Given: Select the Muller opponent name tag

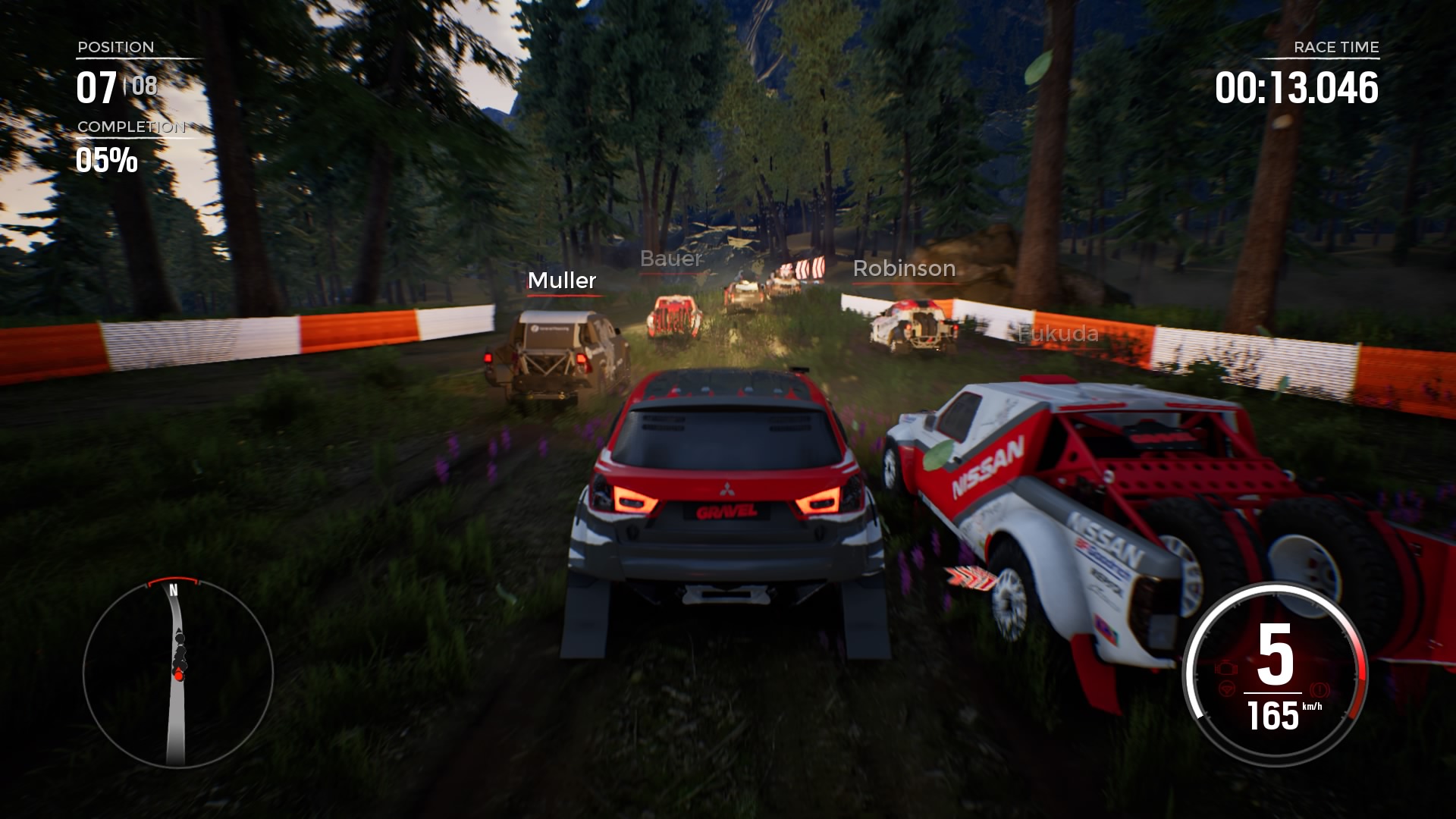Looking at the screenshot, I should (562, 281).
